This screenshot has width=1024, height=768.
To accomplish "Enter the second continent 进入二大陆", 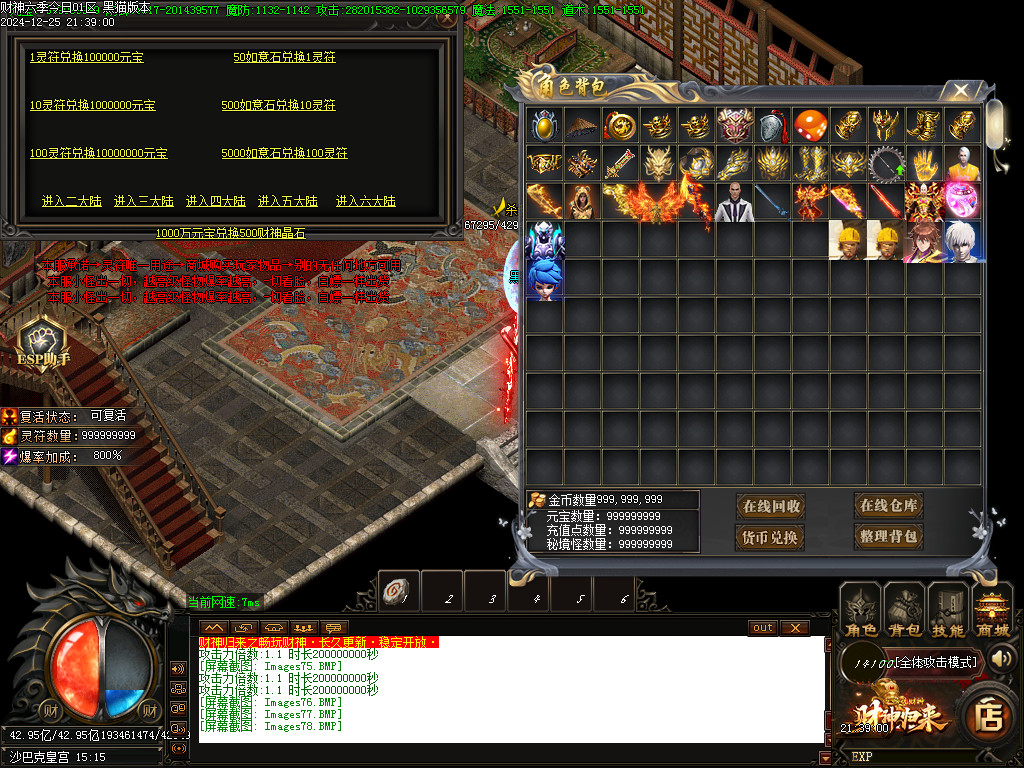I will click(x=71, y=201).
